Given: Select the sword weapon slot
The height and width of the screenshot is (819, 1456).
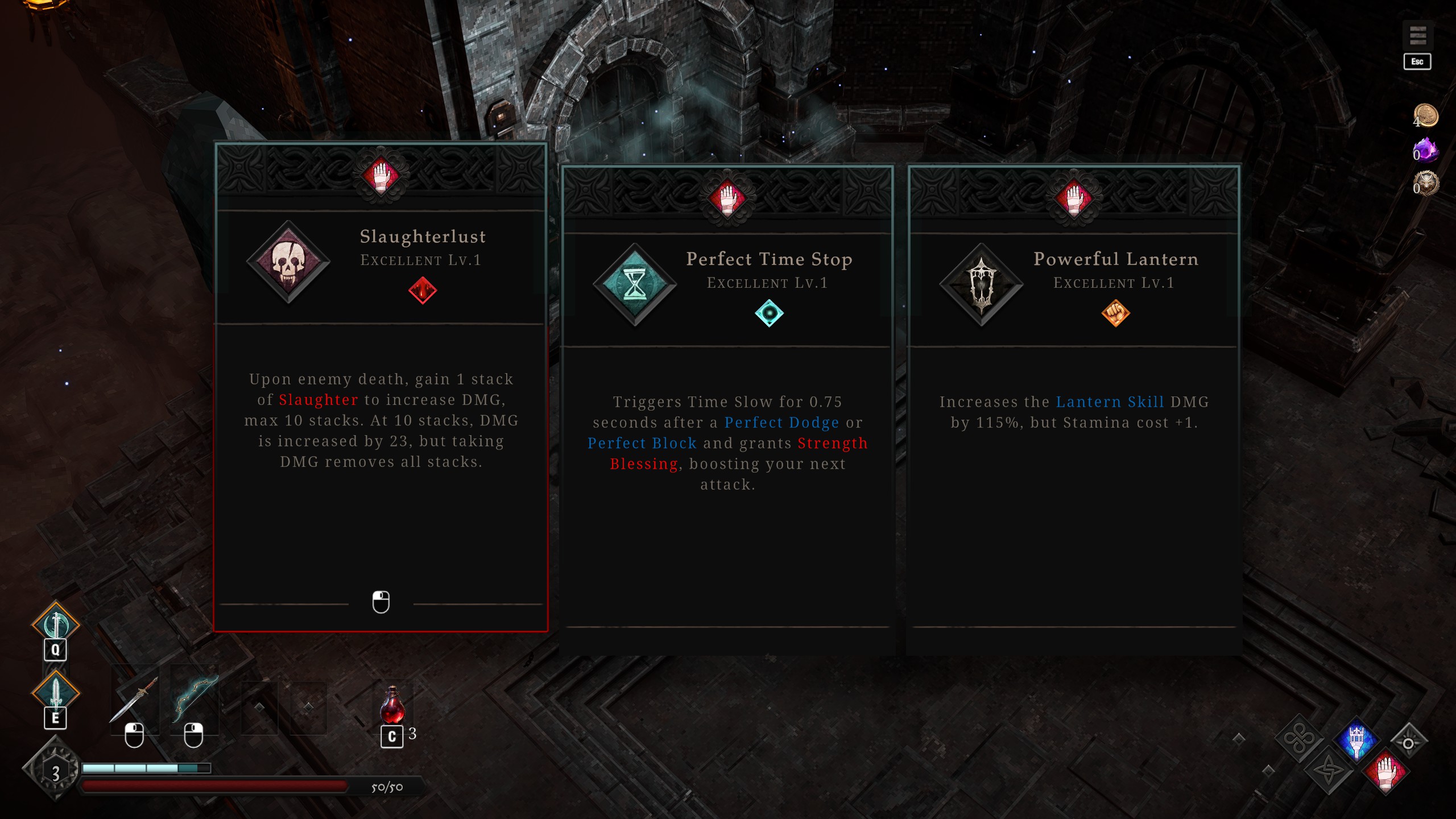Looking at the screenshot, I should click(134, 700).
